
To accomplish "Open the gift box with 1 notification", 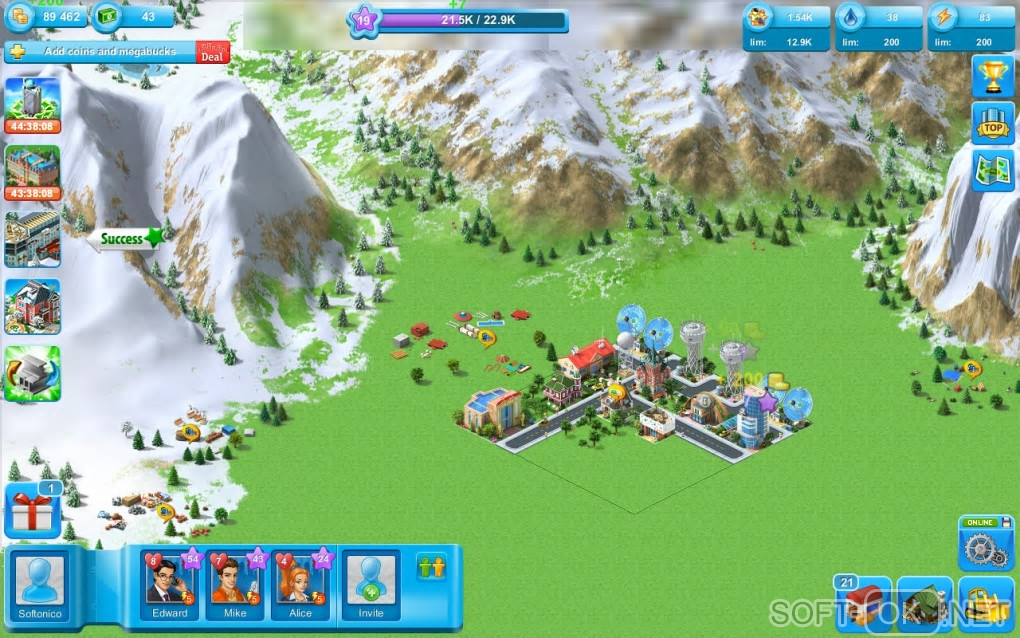I will tap(33, 511).
